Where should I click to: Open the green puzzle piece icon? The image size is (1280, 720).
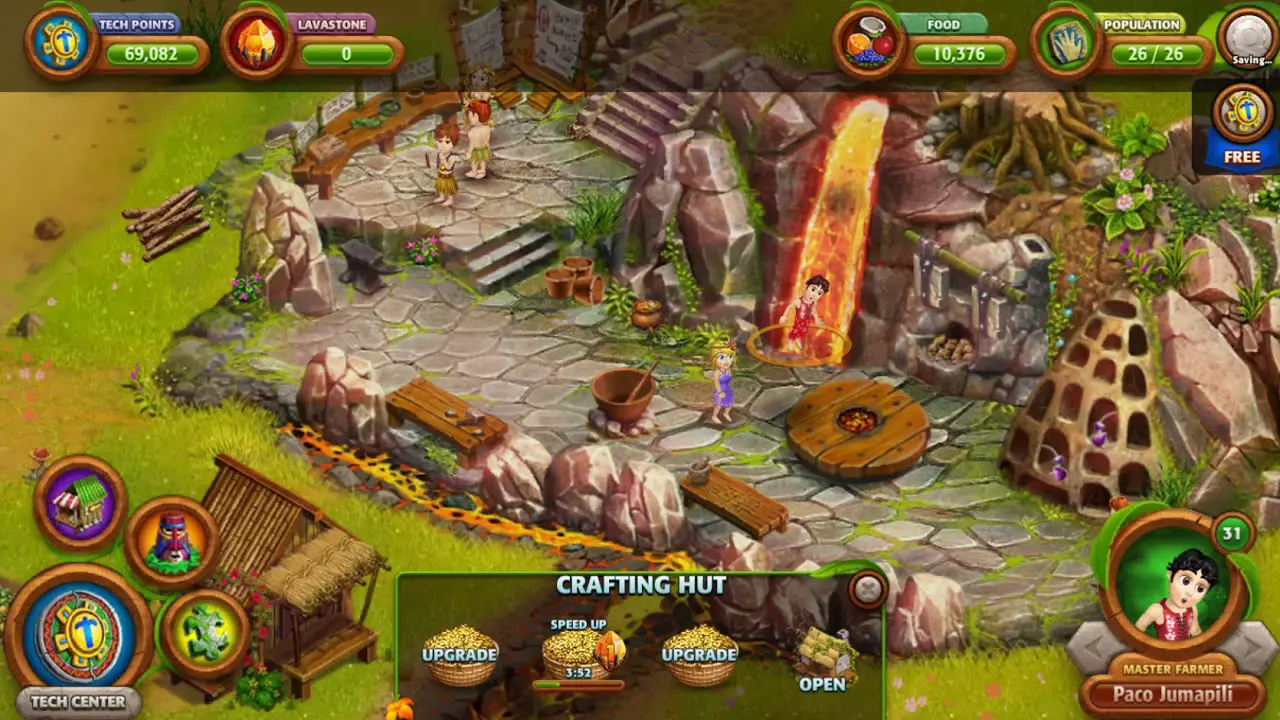point(205,634)
